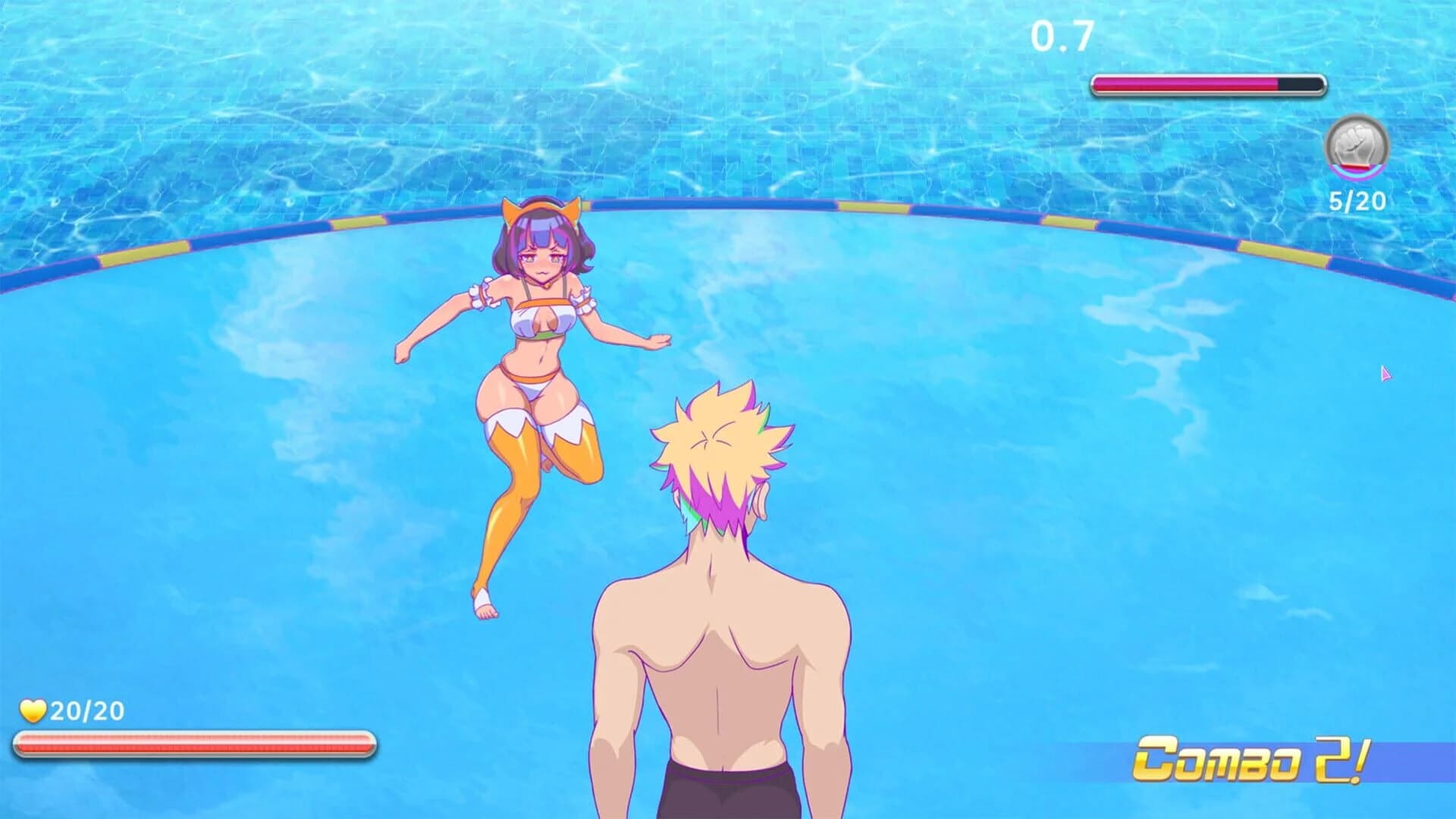The width and height of the screenshot is (1456, 819).
Task: Click the 20/20 health counter text
Action: [x=85, y=711]
